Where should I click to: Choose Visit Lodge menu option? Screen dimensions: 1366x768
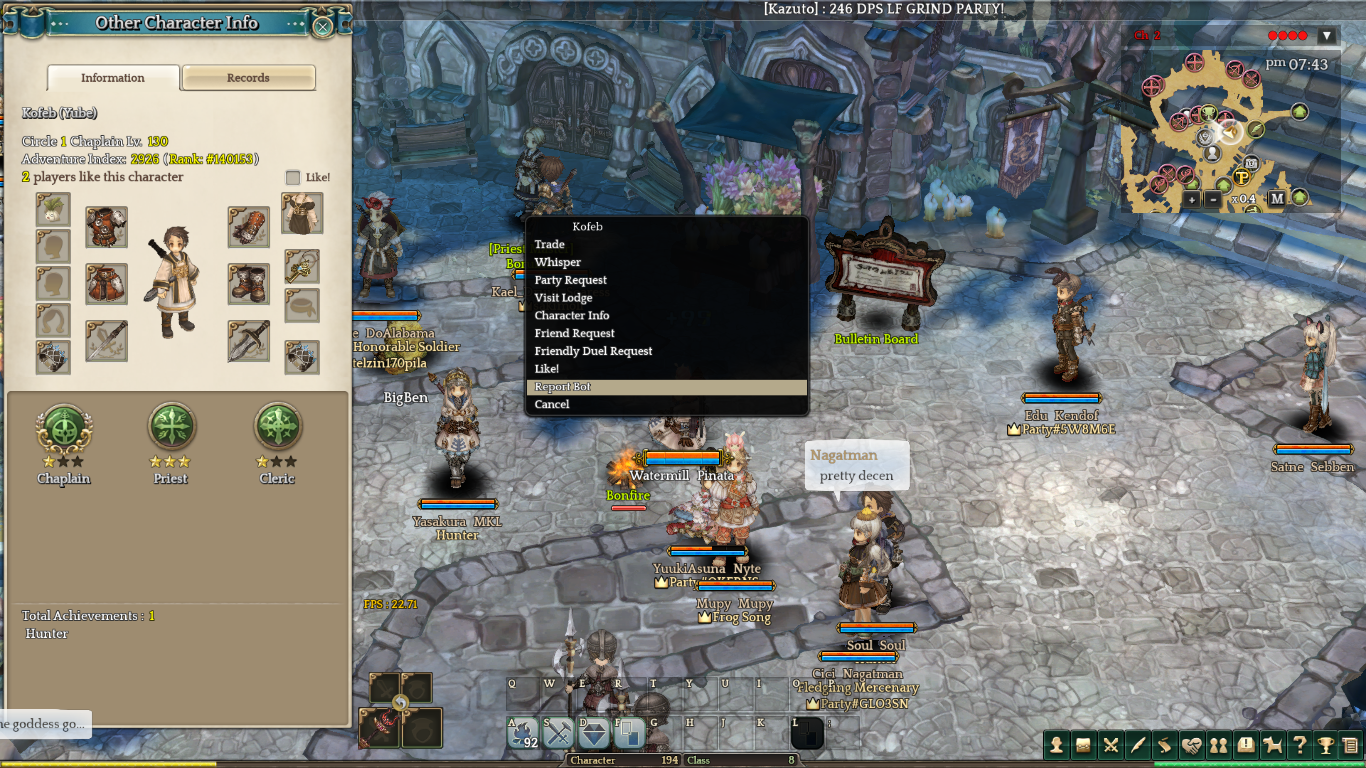[x=563, y=298]
